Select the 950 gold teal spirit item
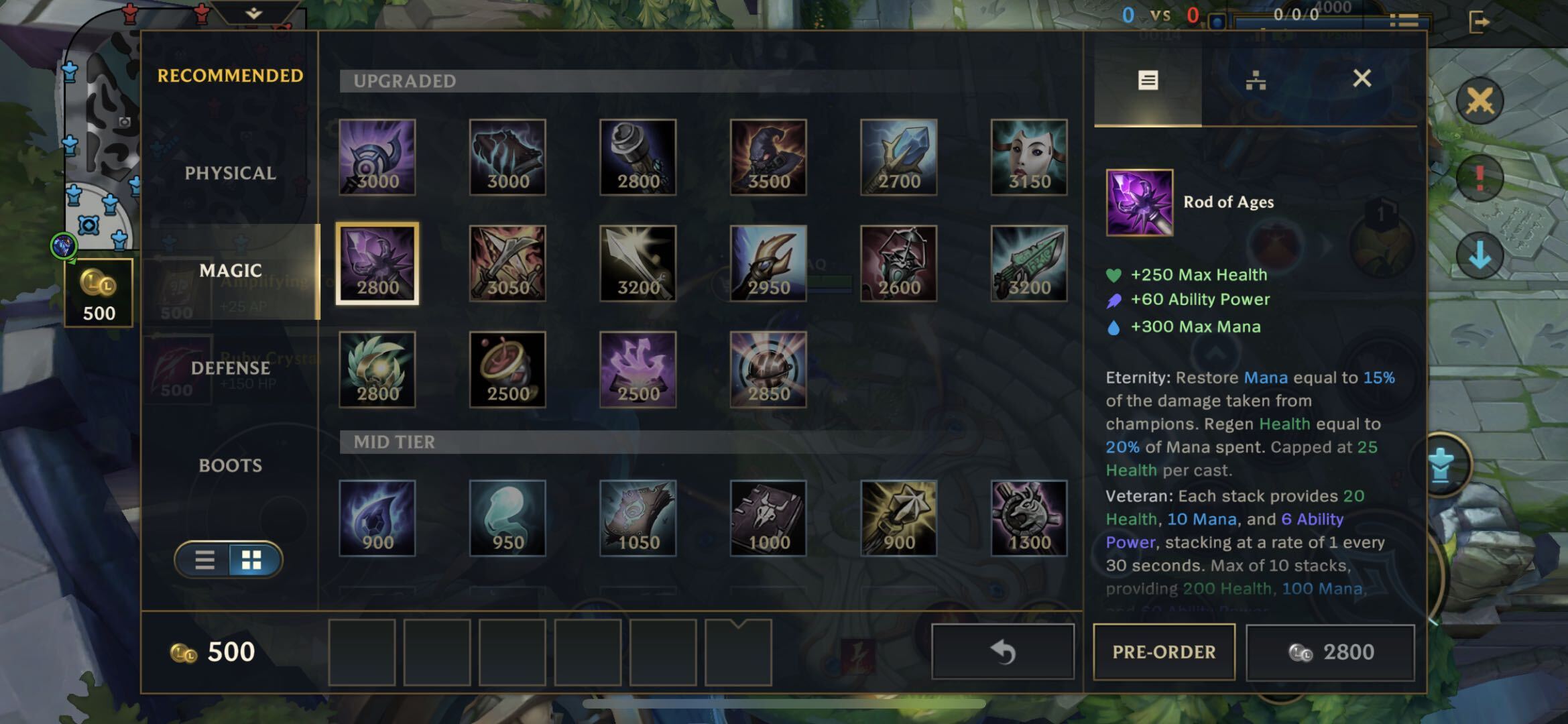 click(507, 518)
